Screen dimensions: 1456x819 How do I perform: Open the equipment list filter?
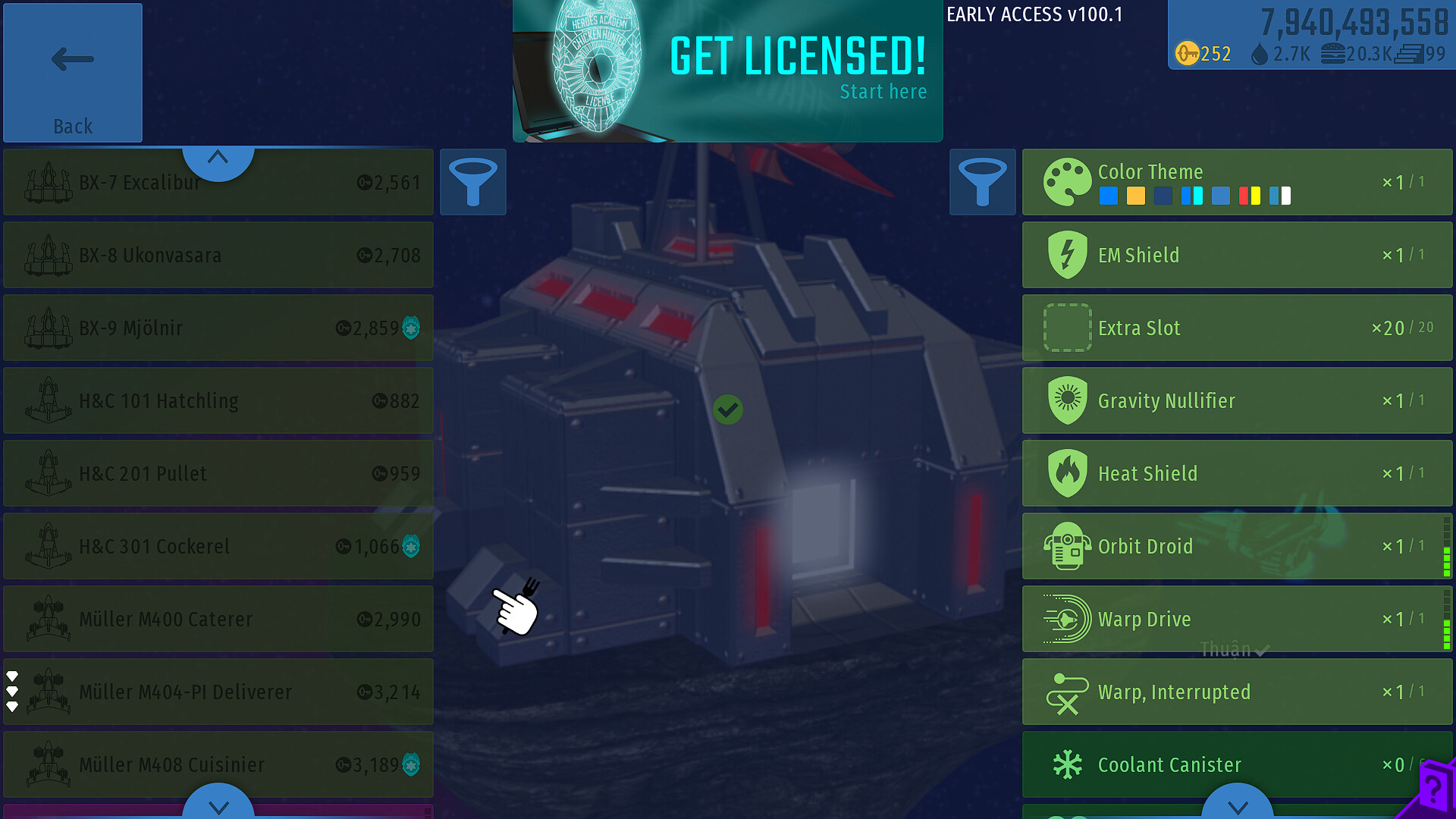982,182
